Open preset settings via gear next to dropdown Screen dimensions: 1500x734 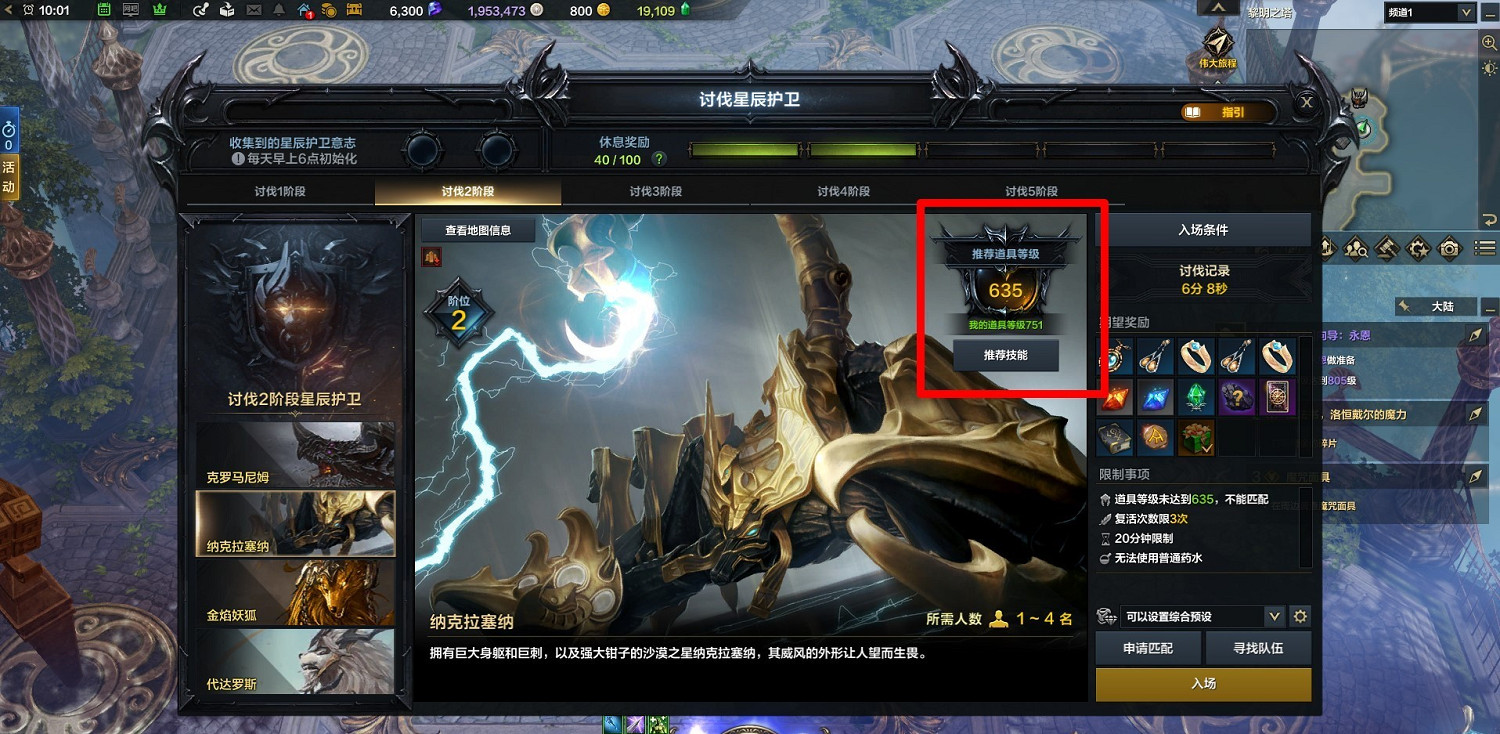[x=1300, y=616]
